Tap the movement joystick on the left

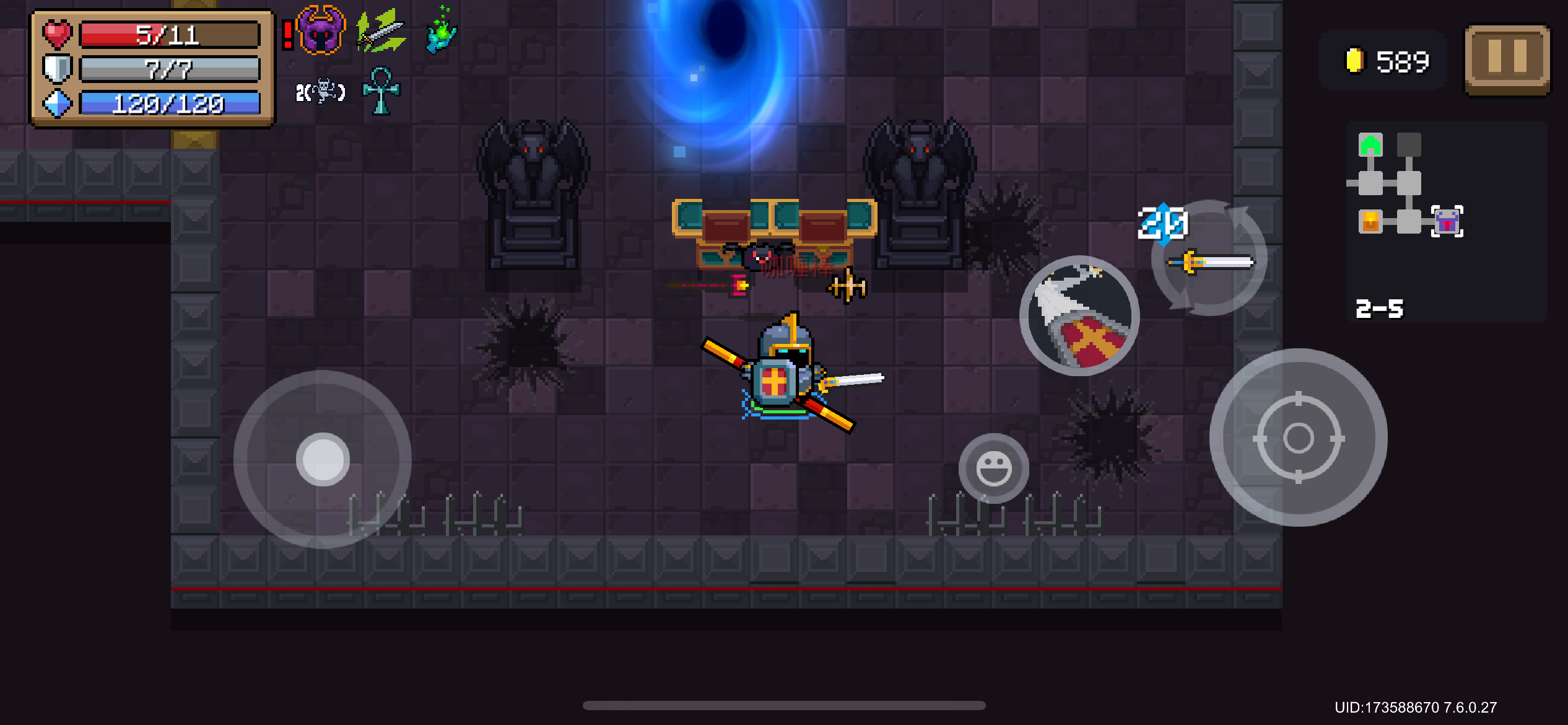pos(324,459)
